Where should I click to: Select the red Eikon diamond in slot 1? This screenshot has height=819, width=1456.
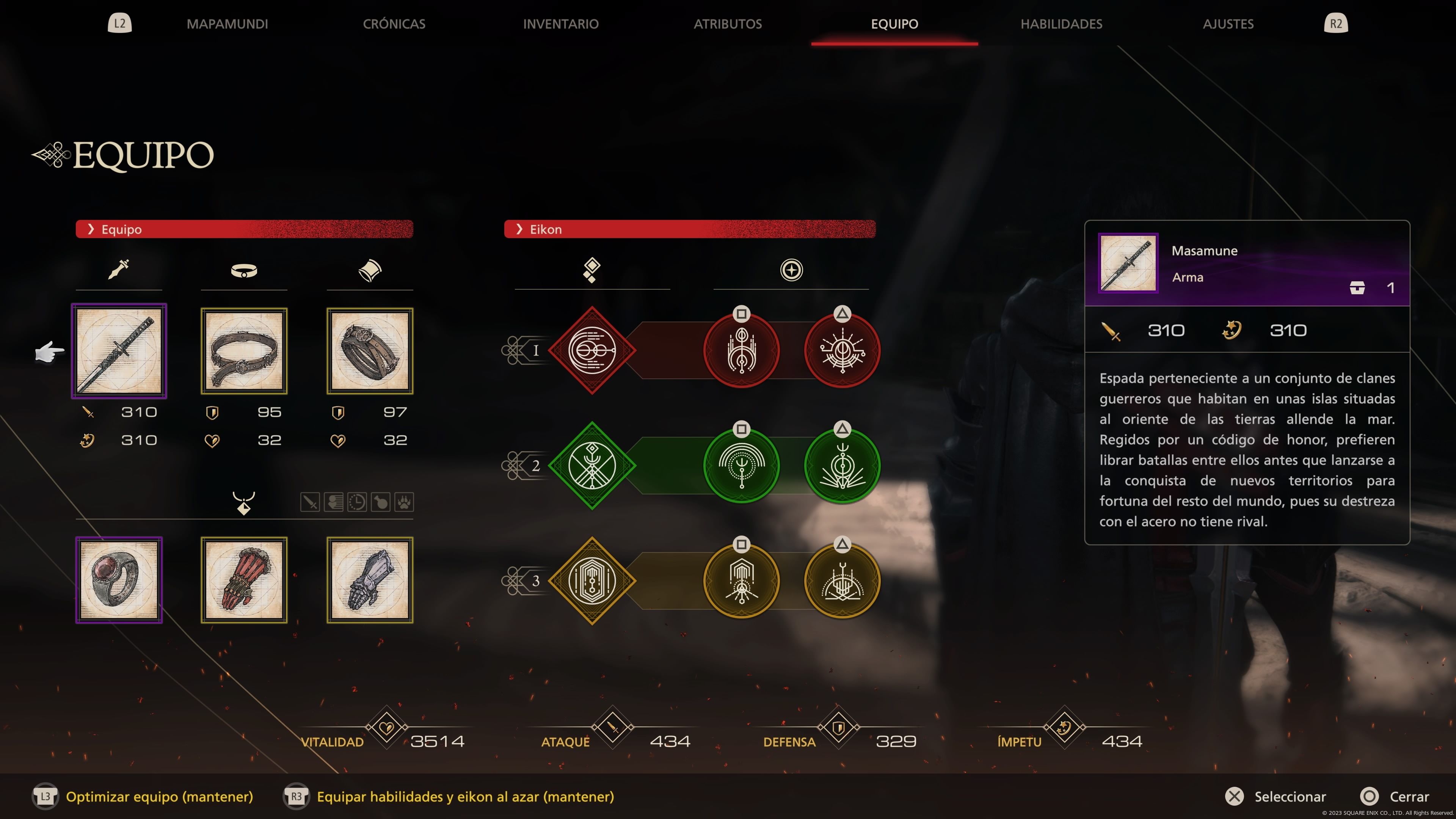[x=592, y=350]
